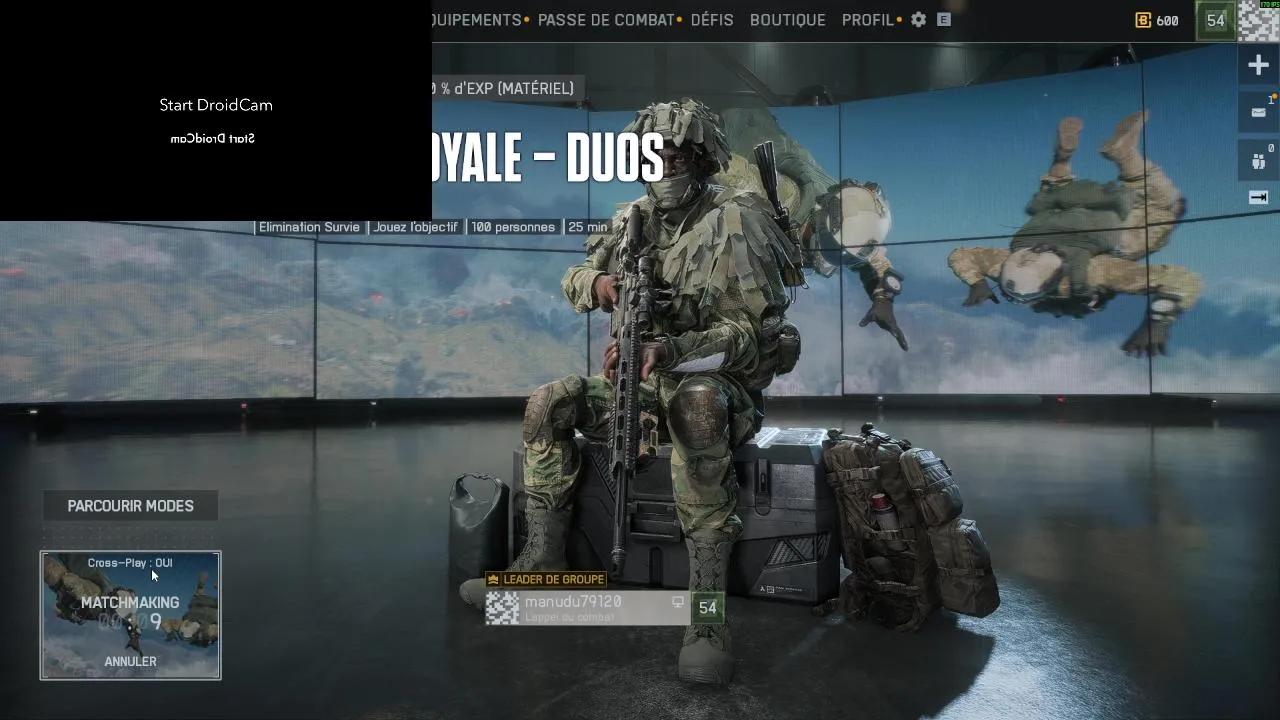Open the settings gear in the top bar

(917, 20)
